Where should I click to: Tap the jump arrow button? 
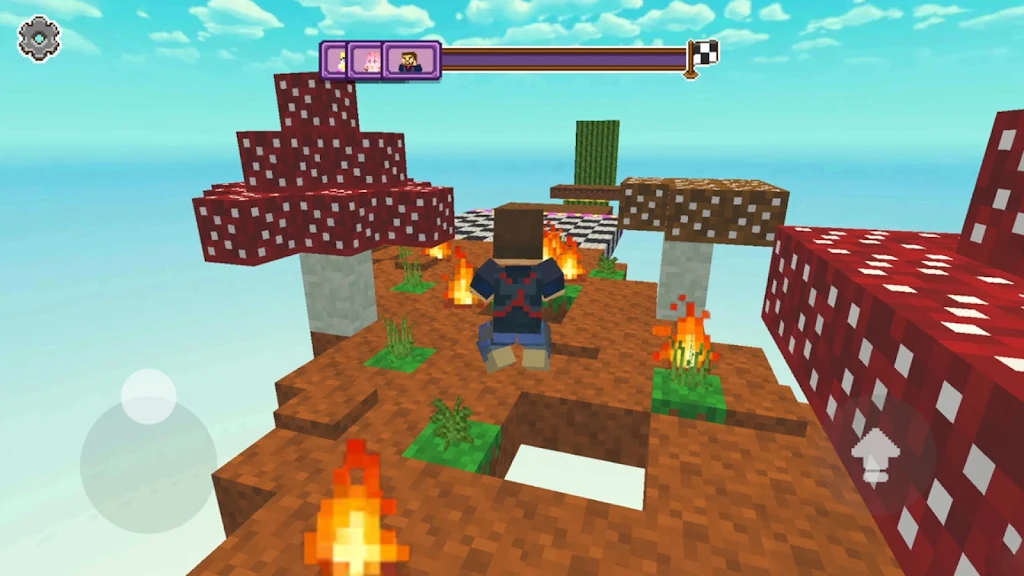(x=877, y=456)
